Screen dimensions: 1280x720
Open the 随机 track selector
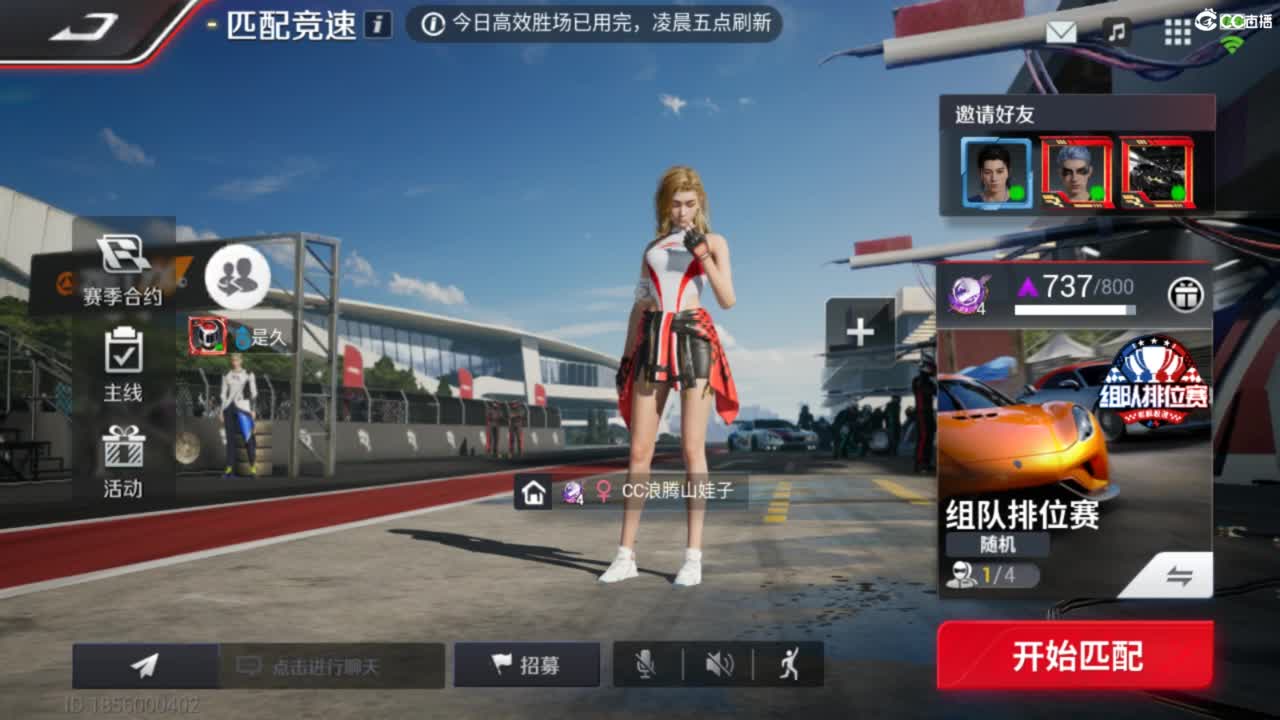coord(995,546)
